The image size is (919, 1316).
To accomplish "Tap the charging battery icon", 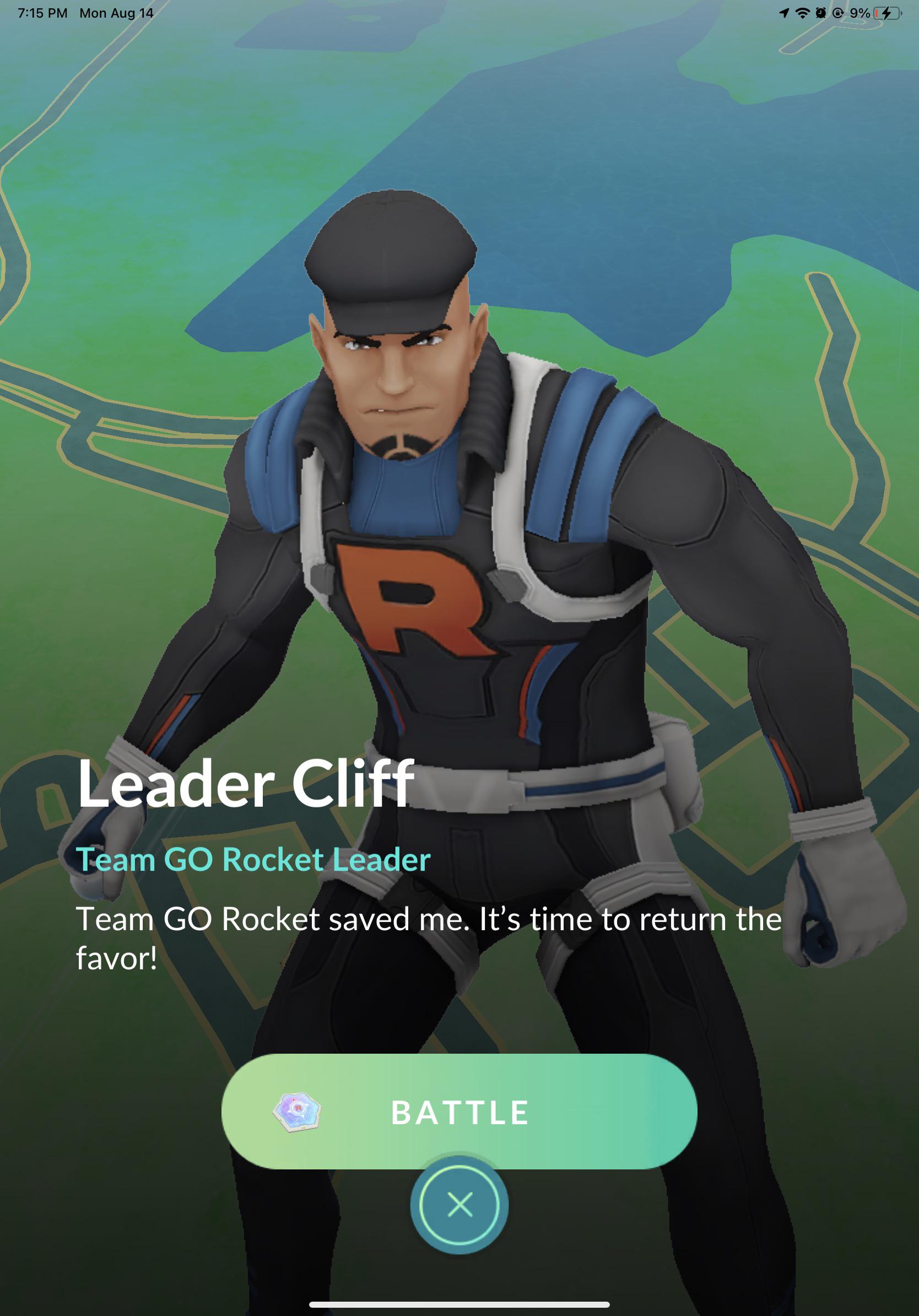I will [888, 13].
